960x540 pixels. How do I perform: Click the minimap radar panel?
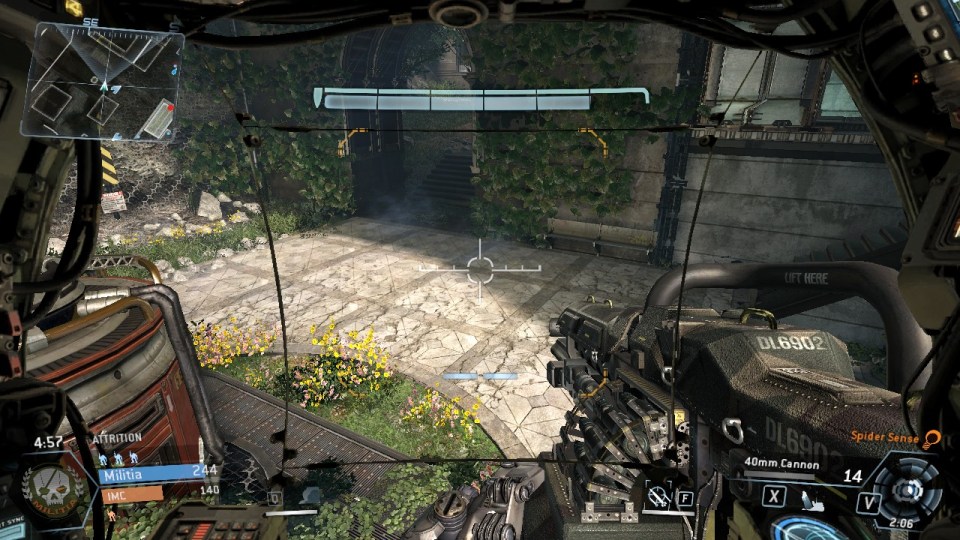point(102,82)
